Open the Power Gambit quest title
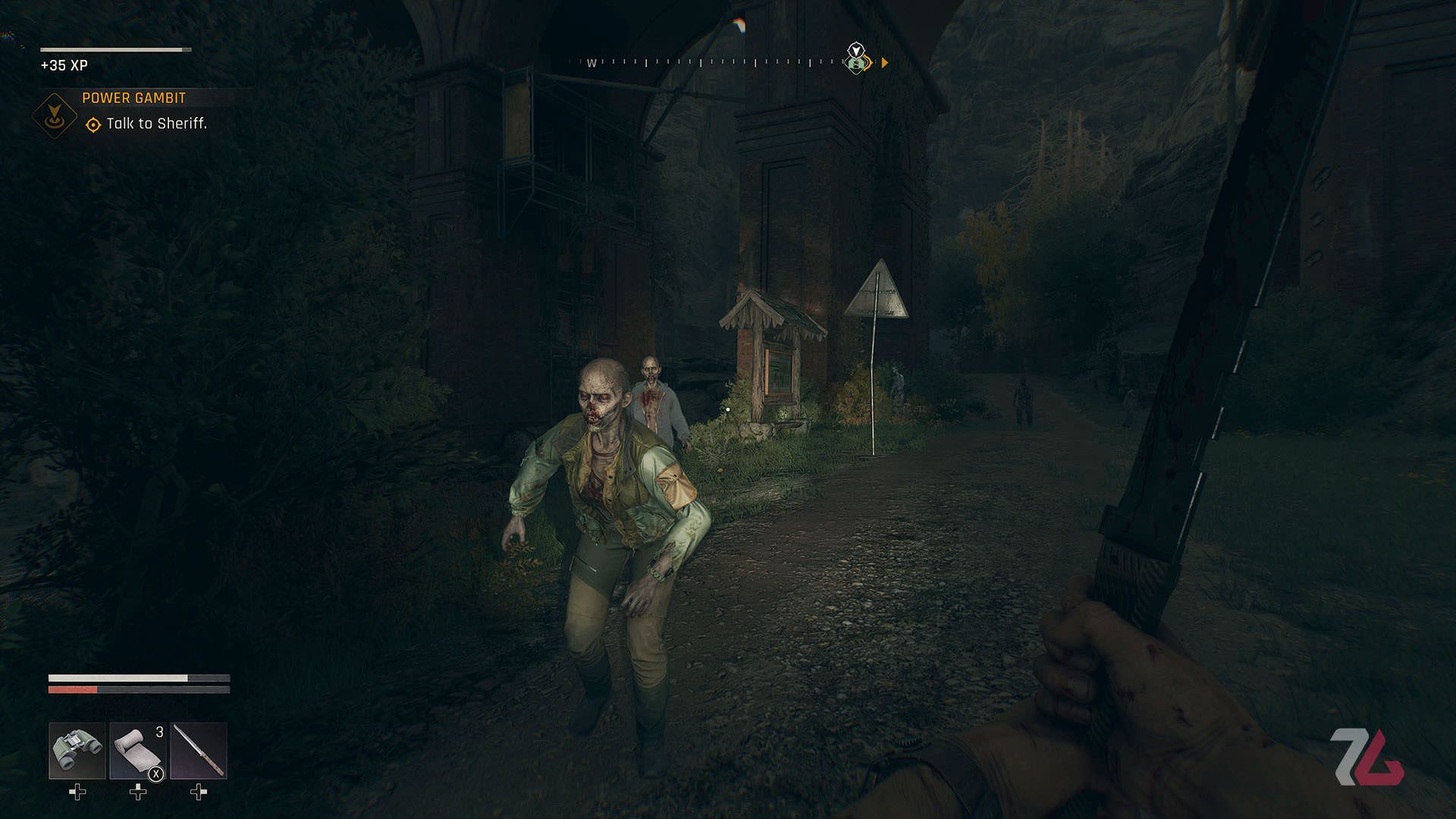The height and width of the screenshot is (819, 1456). tap(133, 97)
